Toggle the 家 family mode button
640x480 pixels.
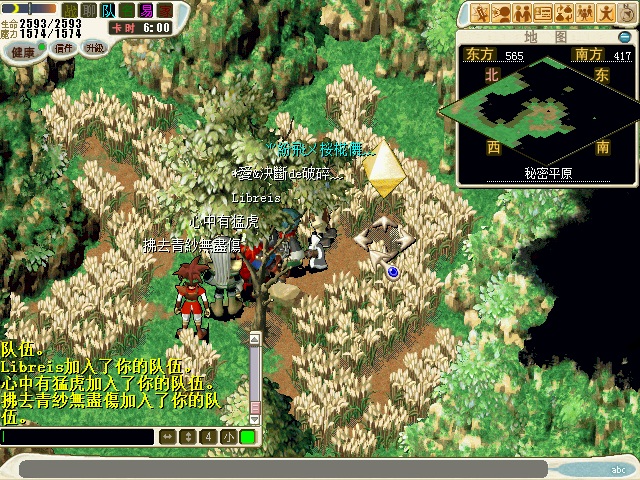coord(165,9)
